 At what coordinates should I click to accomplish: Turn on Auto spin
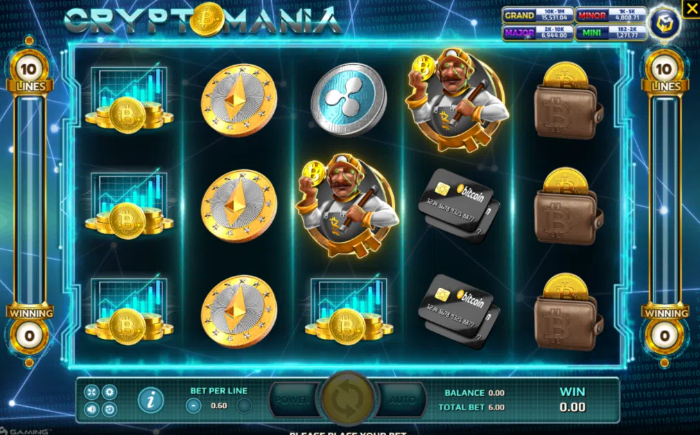pyautogui.click(x=403, y=399)
